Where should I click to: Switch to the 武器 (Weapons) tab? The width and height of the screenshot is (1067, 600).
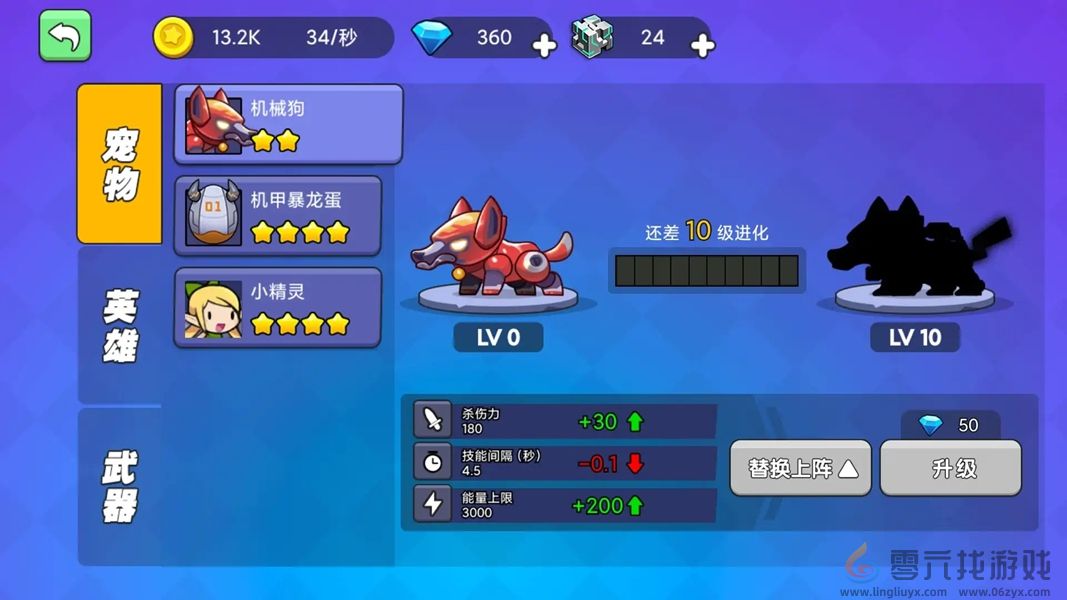[120, 486]
